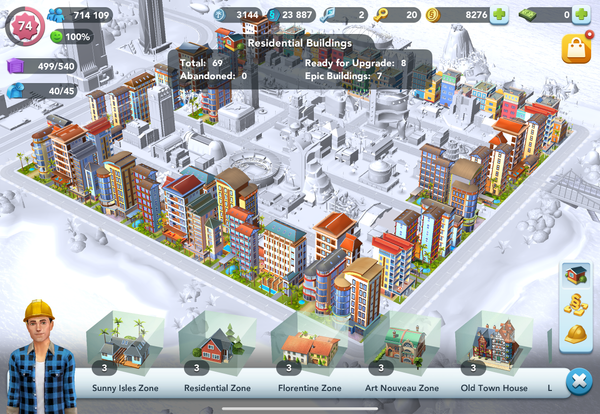Pick the Florentine Zone building
This screenshot has width=600, height=414.
point(309,346)
